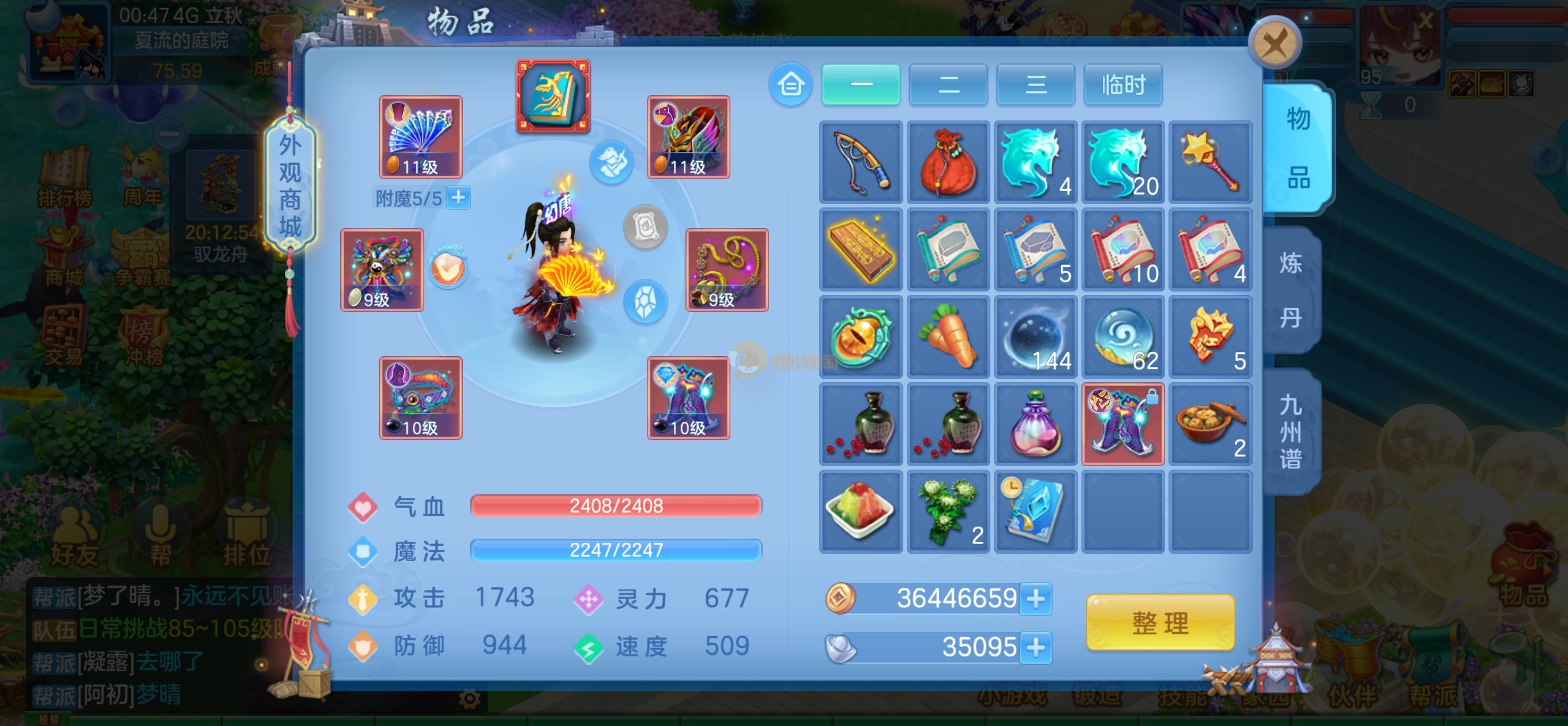This screenshot has width=1568, height=726.
Task: Select the carrot item
Action: (948, 336)
